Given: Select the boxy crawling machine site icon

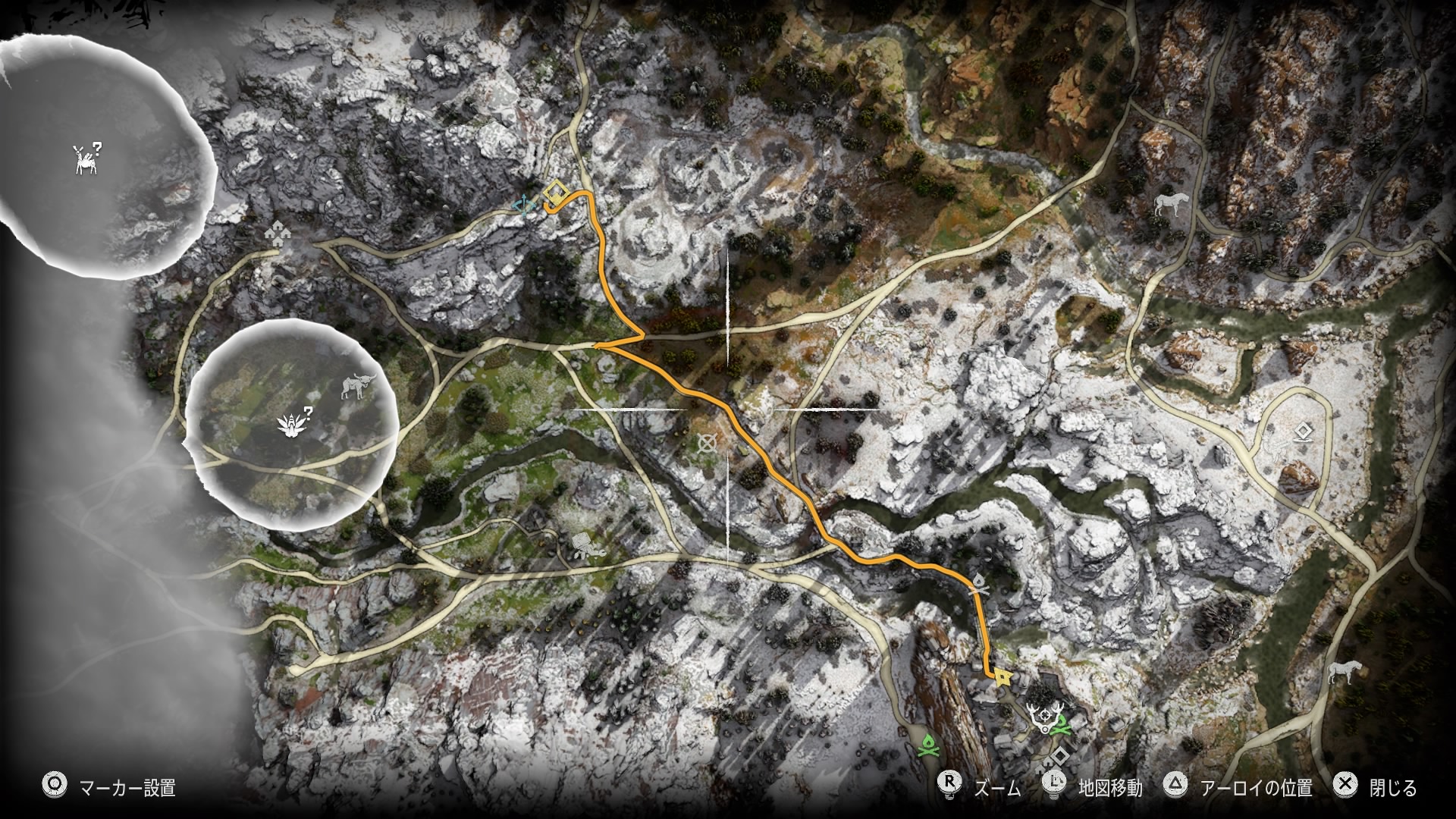Looking at the screenshot, I should click(x=585, y=547).
